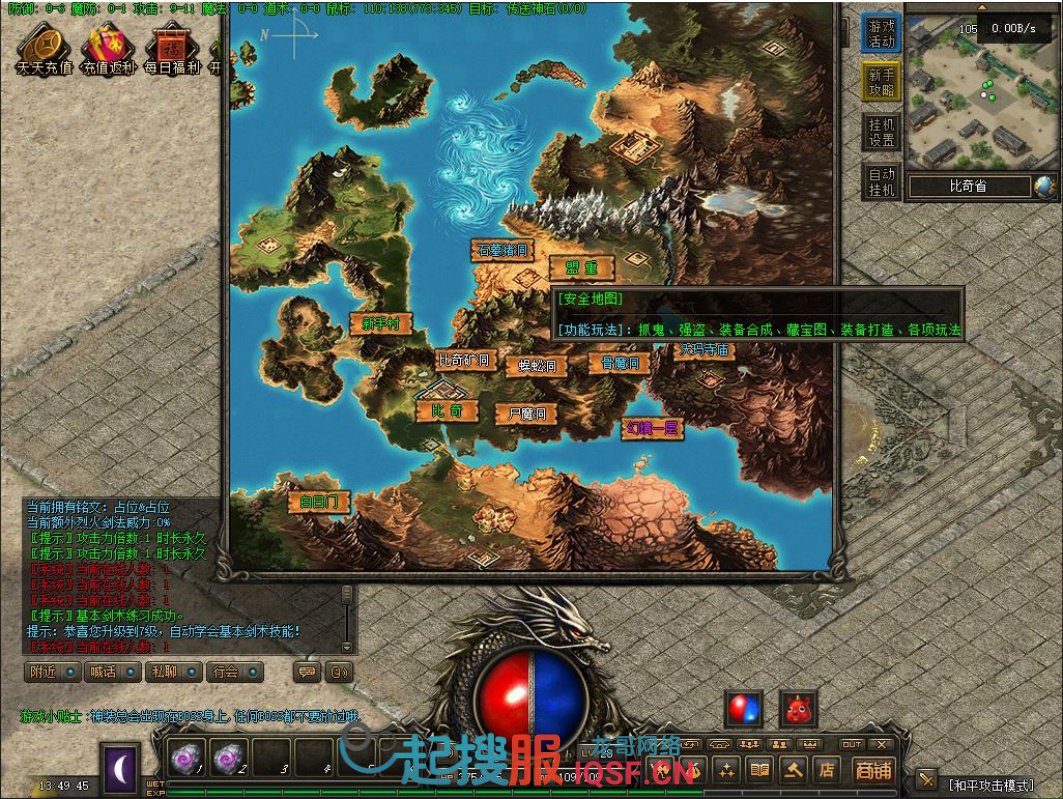The height and width of the screenshot is (799, 1063).
Task: Select hotbar slot 1 purple item
Action: click(x=185, y=758)
